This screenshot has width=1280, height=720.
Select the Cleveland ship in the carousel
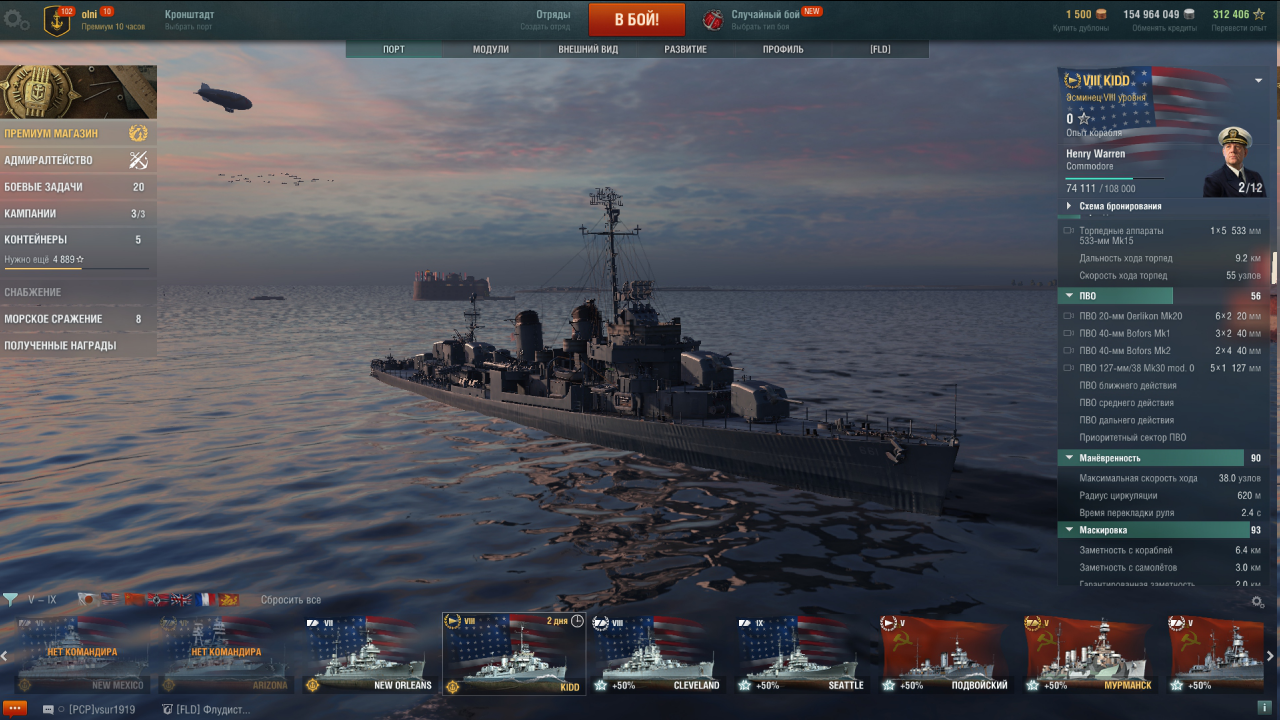click(x=658, y=655)
